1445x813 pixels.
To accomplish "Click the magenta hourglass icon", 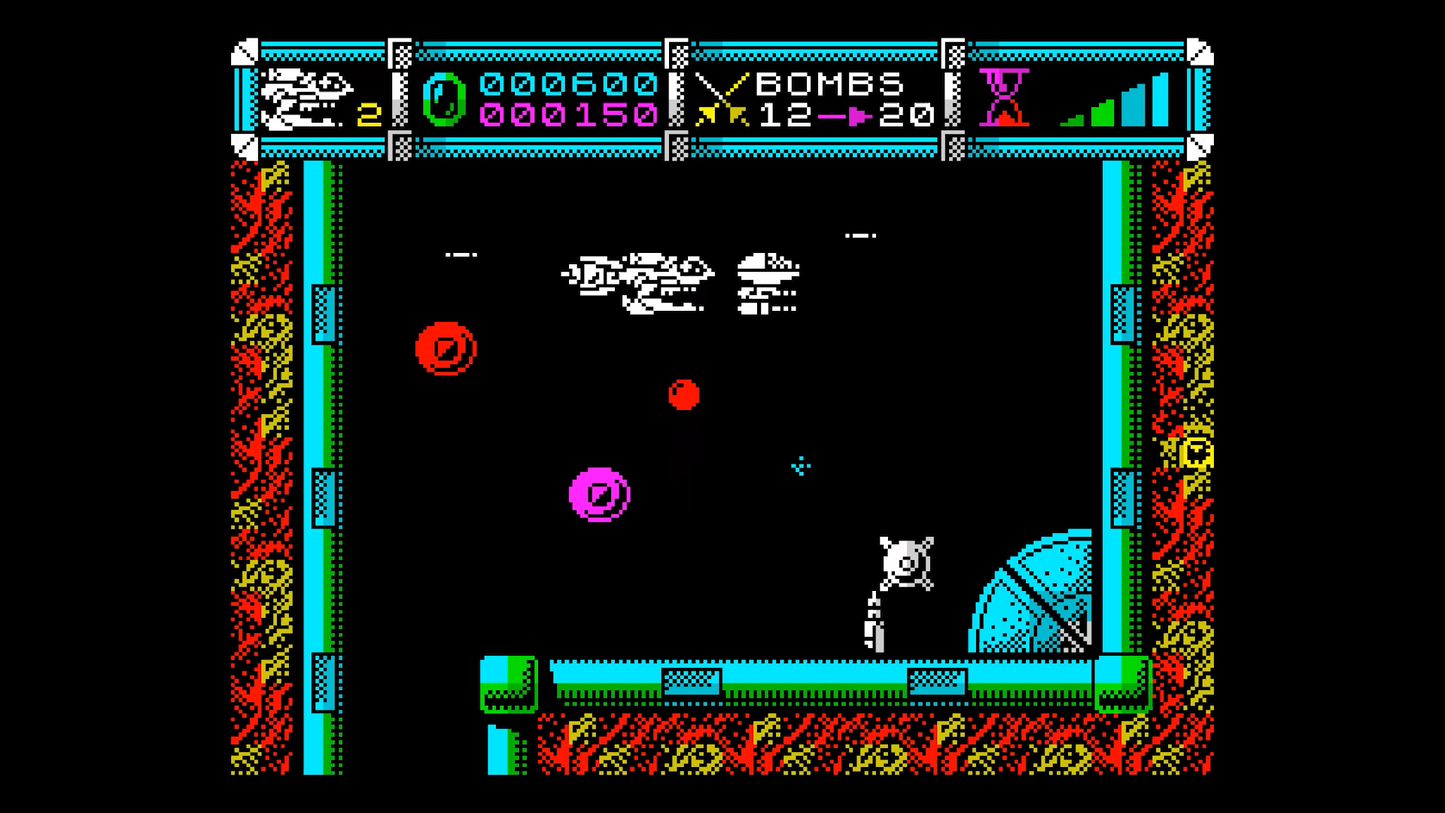I will coord(1003,97).
